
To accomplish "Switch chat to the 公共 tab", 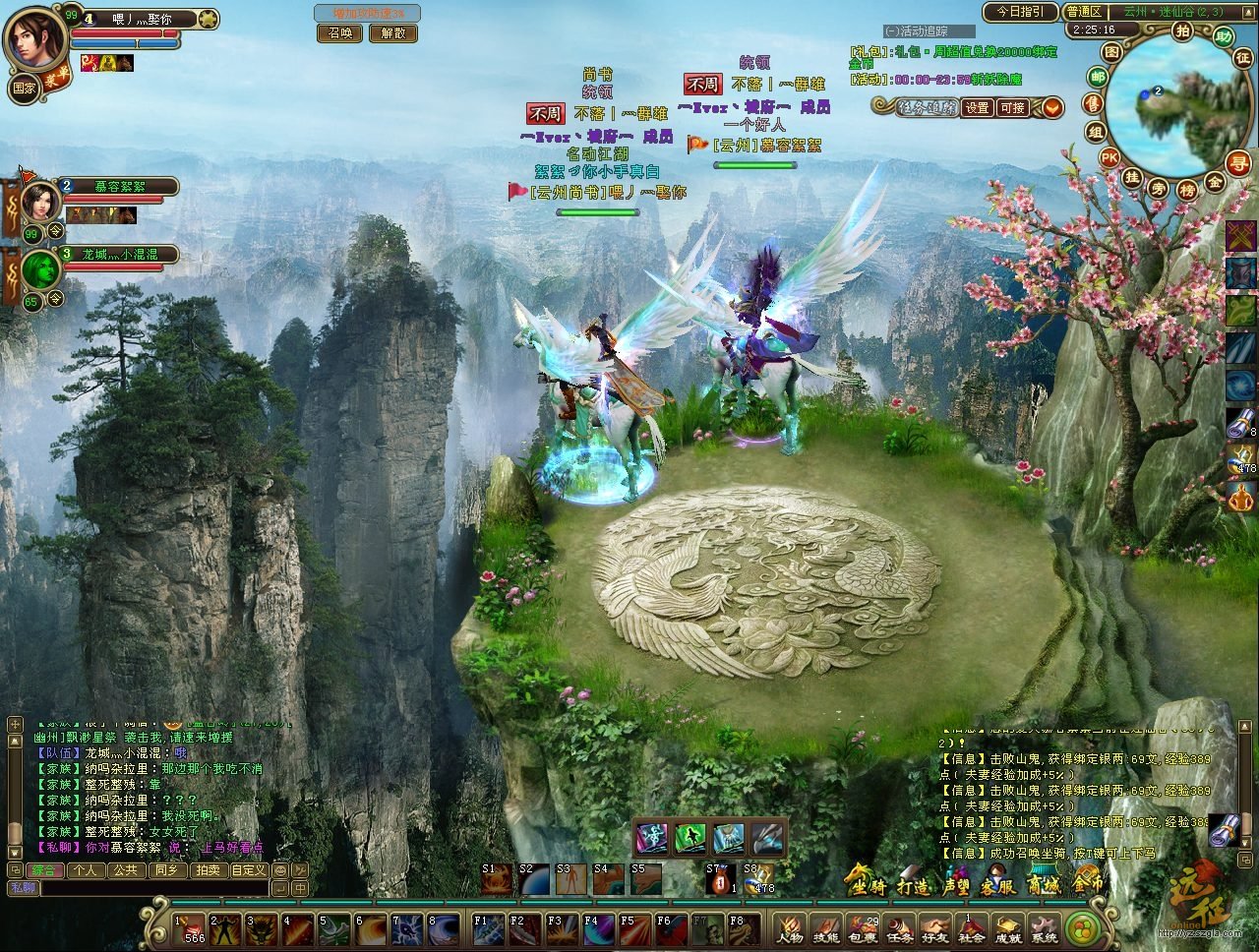I will coord(125,870).
